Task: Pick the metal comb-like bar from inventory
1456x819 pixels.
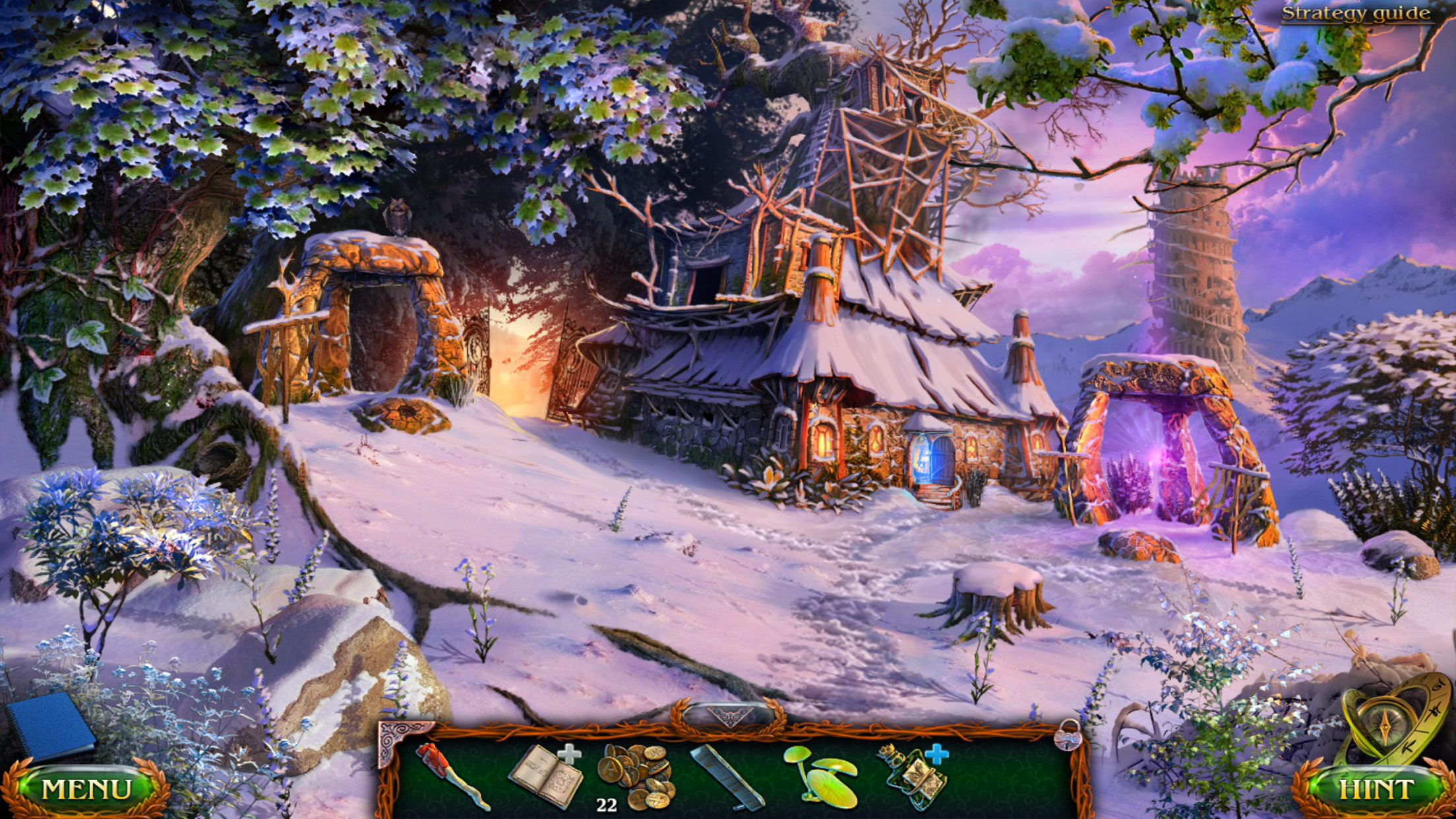Action: (x=727, y=777)
